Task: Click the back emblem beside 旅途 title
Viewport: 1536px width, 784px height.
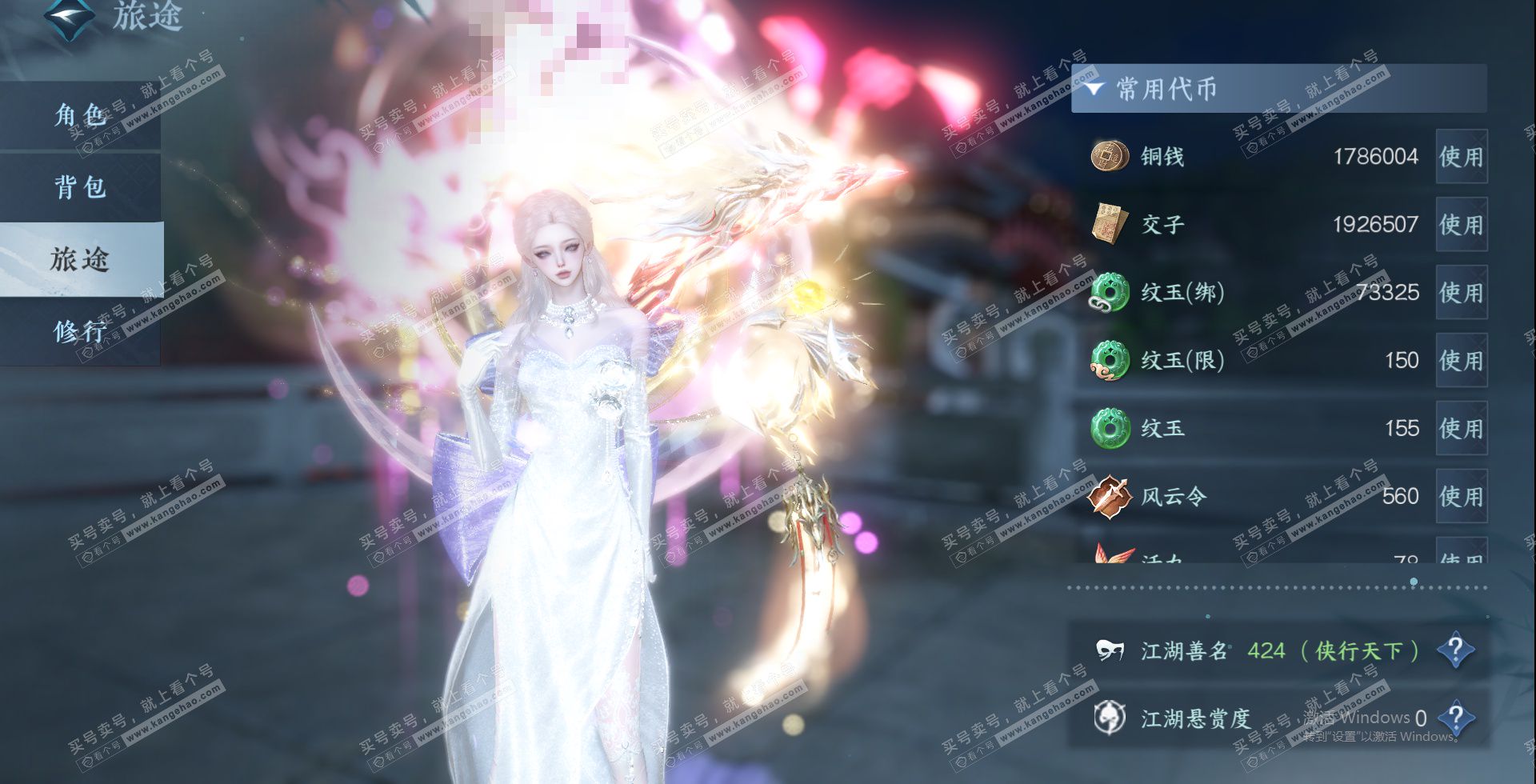Action: tap(68, 16)
